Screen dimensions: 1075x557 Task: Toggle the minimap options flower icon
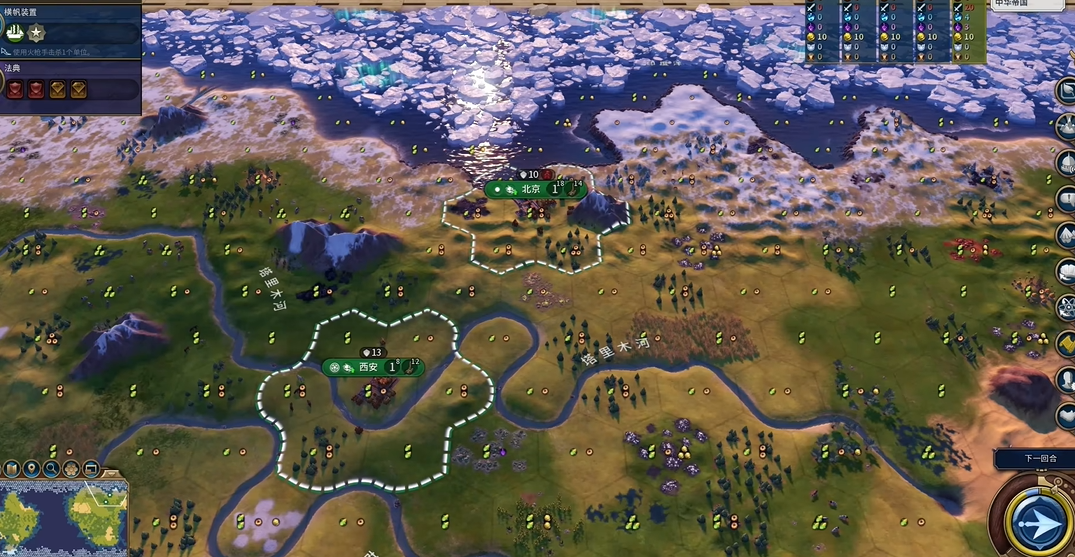71,469
